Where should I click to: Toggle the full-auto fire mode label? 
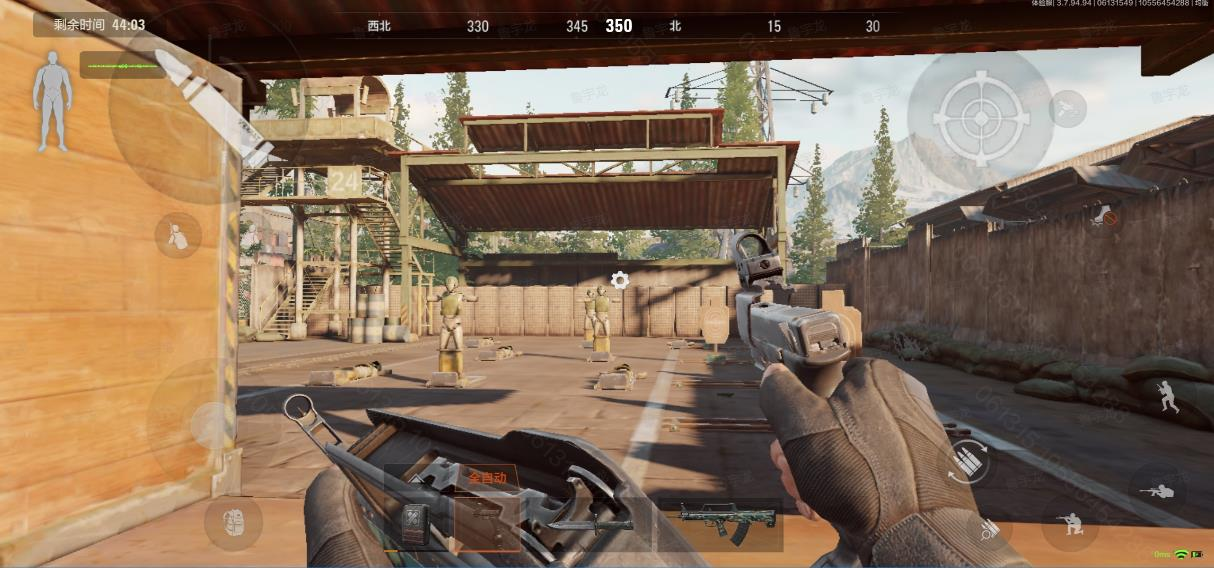click(488, 478)
